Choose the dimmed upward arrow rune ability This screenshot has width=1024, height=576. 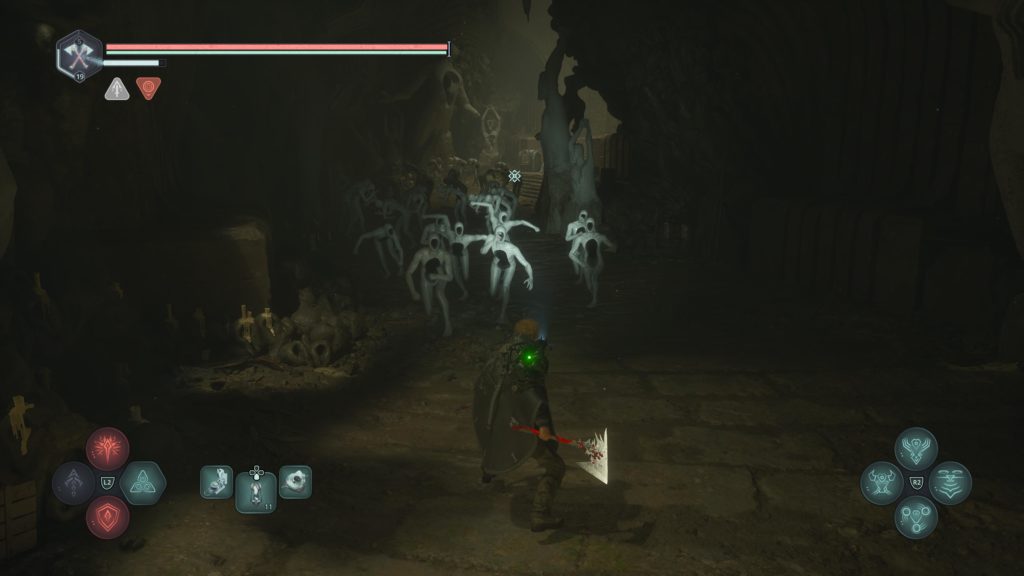pyautogui.click(x=74, y=483)
